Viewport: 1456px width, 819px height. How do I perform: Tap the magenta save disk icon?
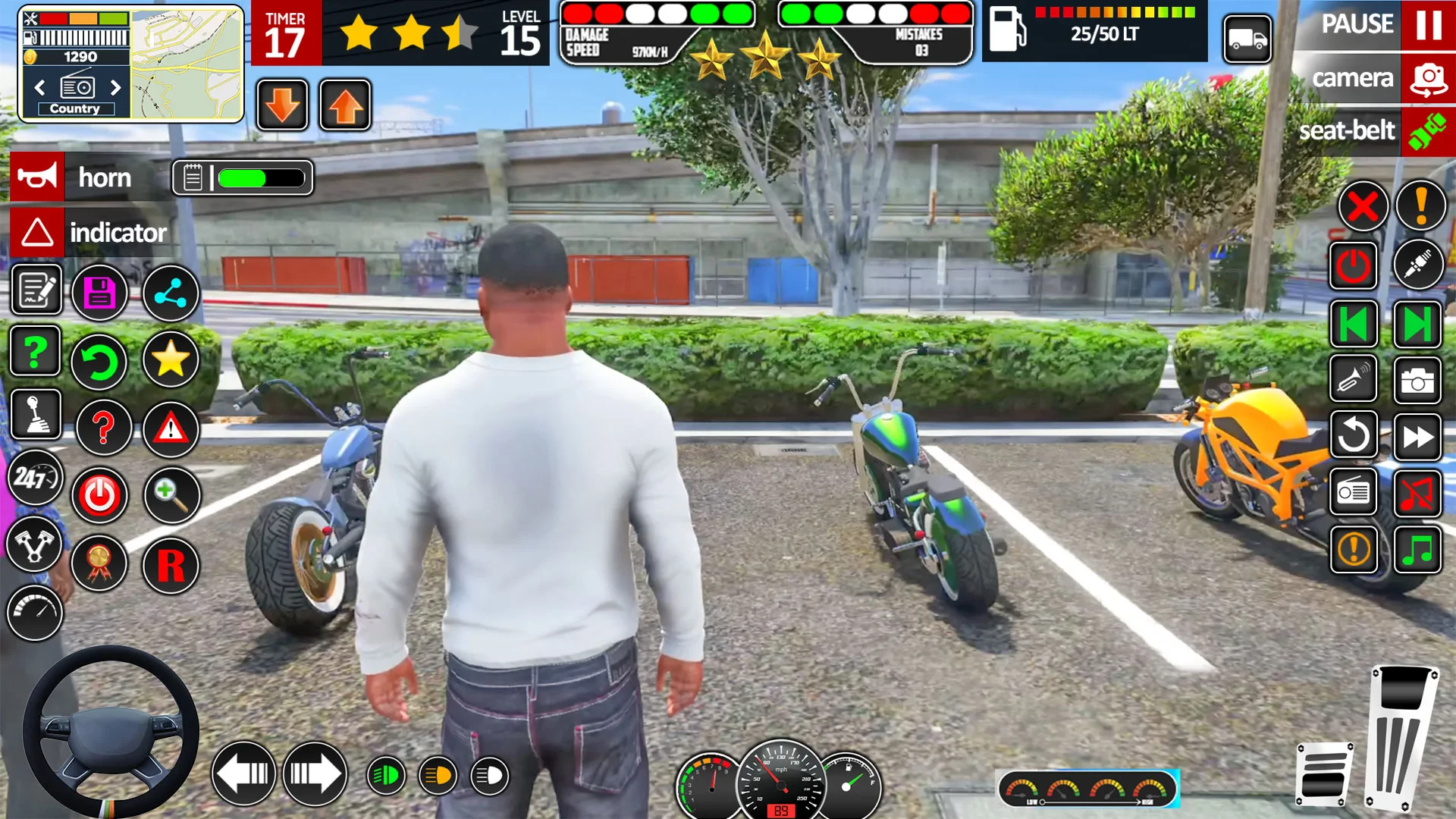point(99,293)
